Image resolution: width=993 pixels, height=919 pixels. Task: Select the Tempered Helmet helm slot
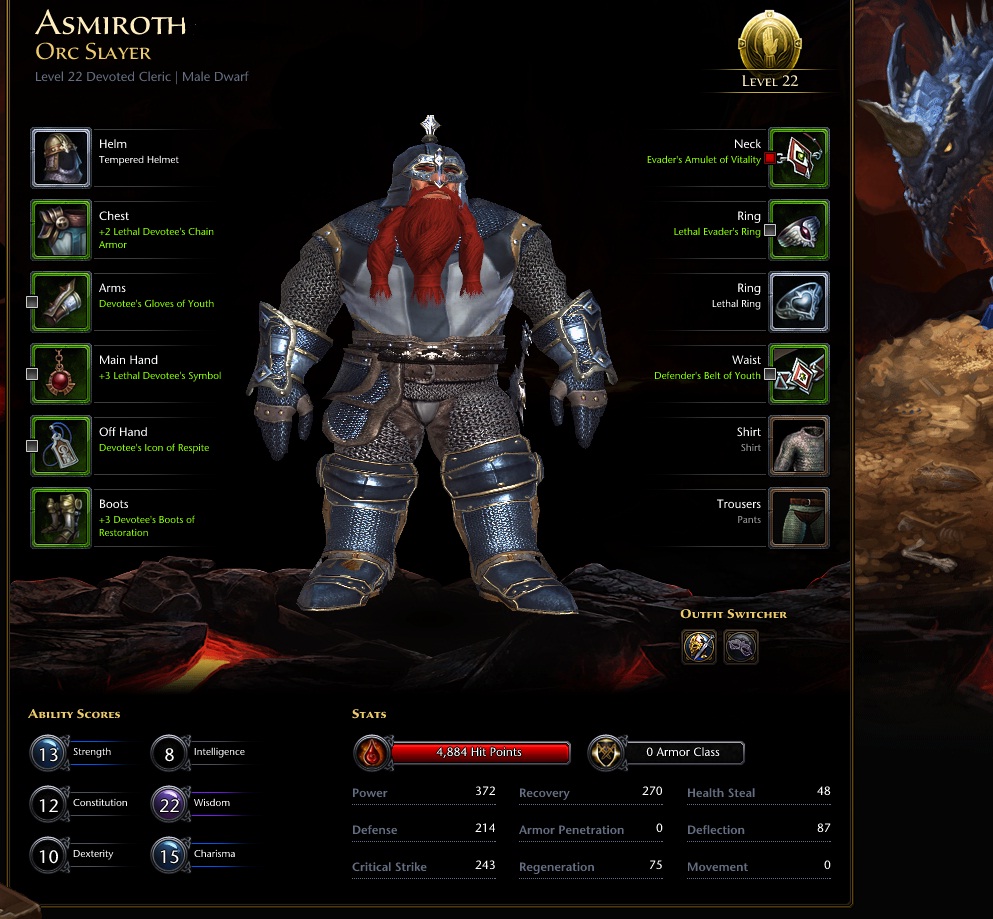click(x=61, y=158)
